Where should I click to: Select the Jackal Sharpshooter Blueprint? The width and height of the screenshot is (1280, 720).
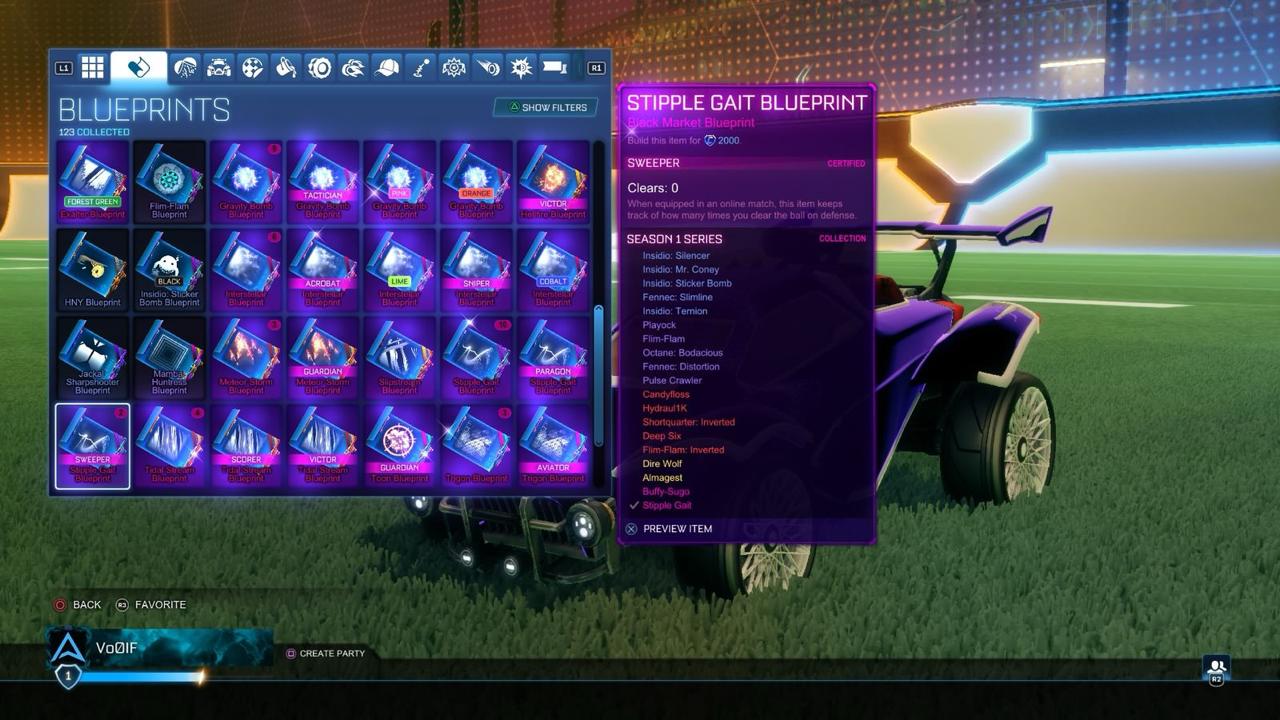point(93,357)
